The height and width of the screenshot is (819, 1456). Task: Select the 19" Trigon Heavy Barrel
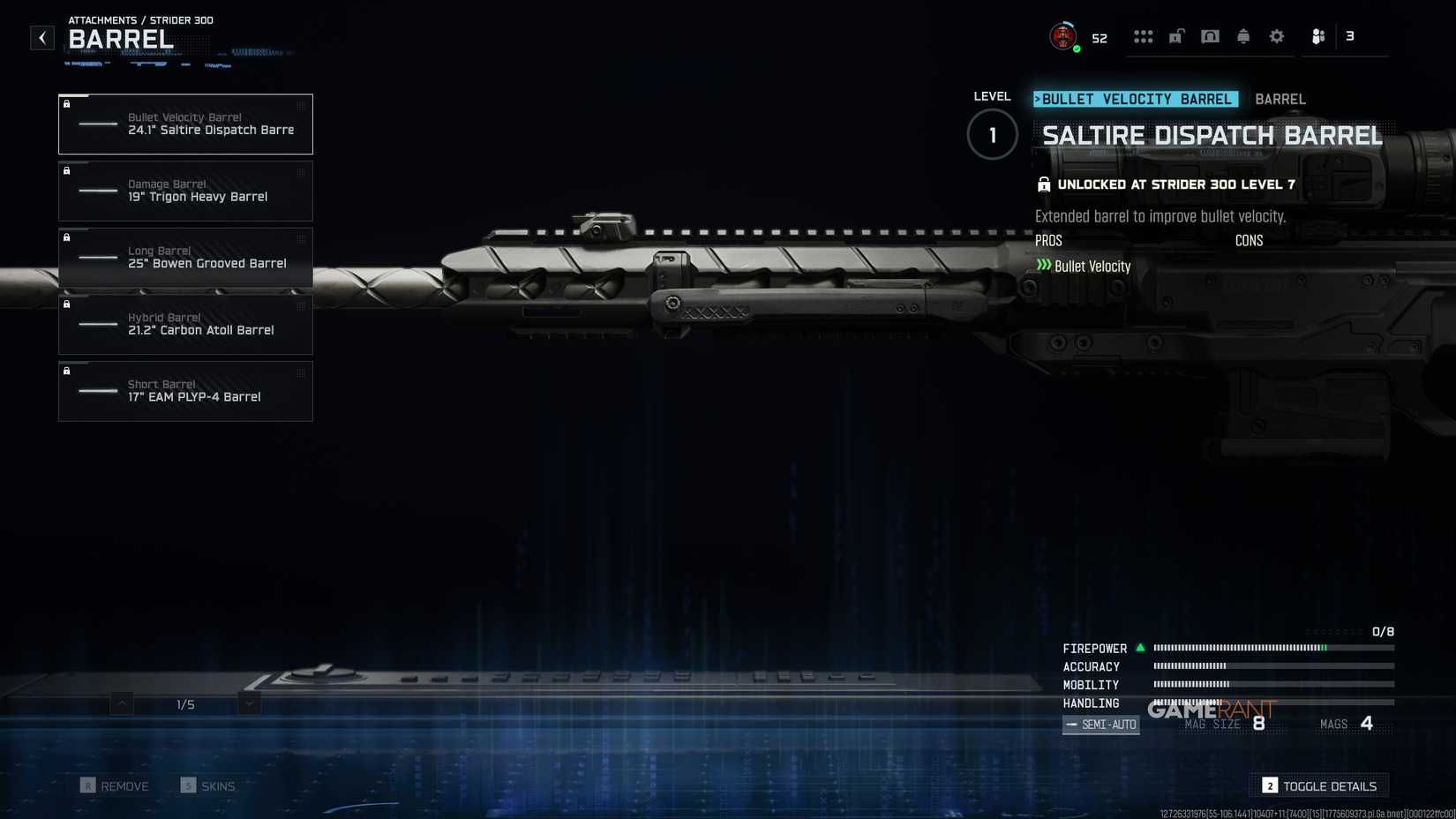[x=185, y=191]
